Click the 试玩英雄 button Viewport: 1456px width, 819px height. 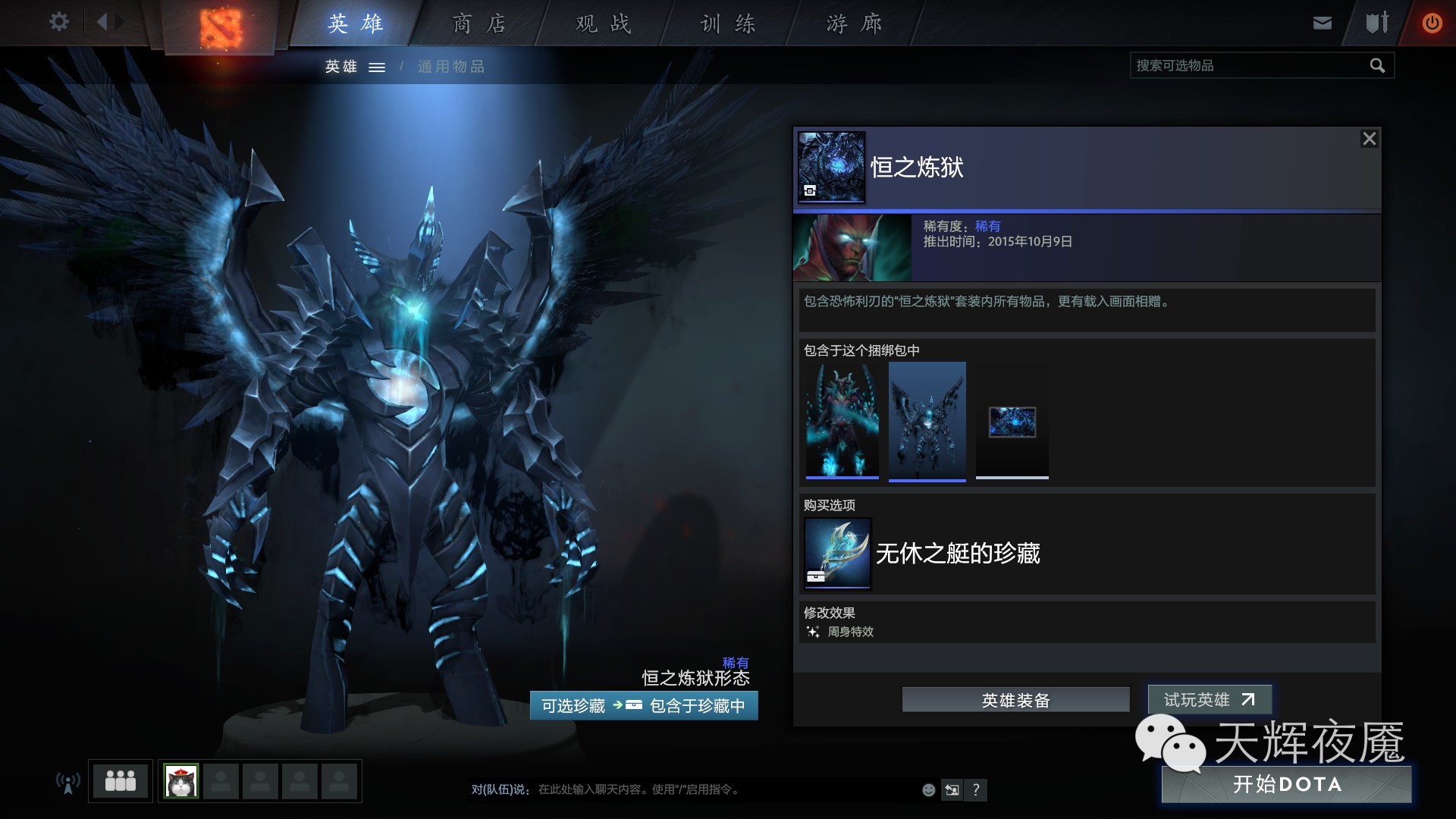pos(1209,700)
